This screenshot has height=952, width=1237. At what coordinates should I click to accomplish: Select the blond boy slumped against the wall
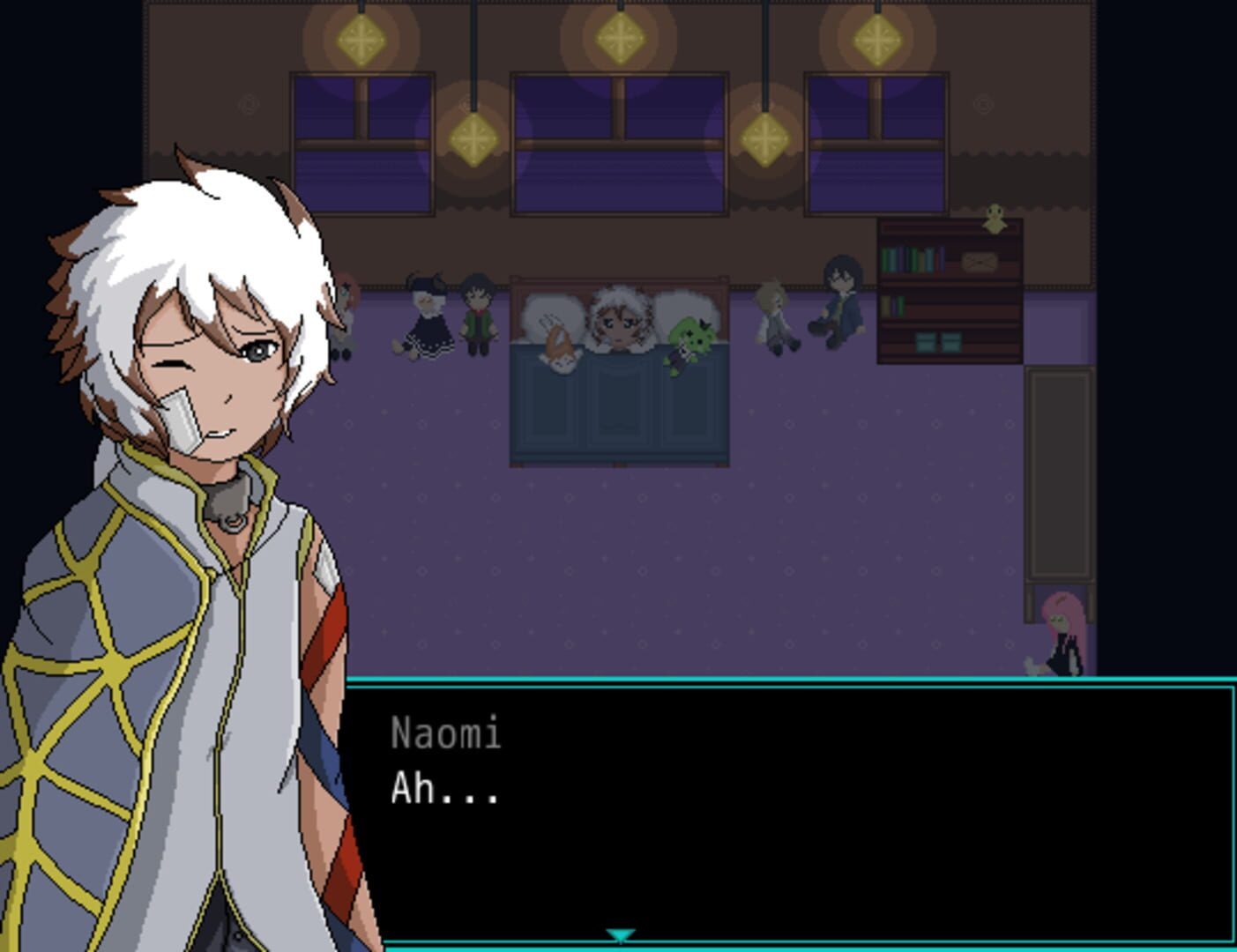click(x=774, y=317)
